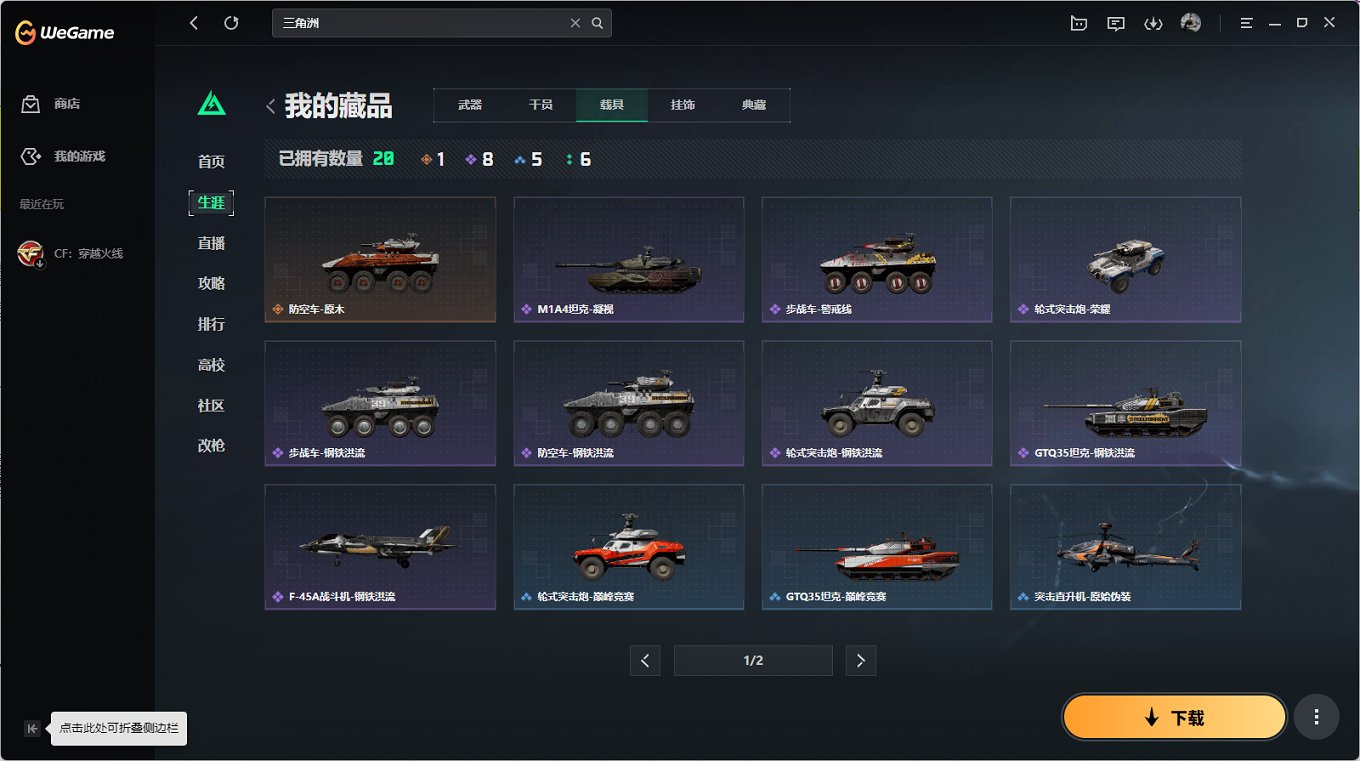
Task: Select the F-45A战斗机-钢铁洪流 thumbnail
Action: click(x=380, y=546)
